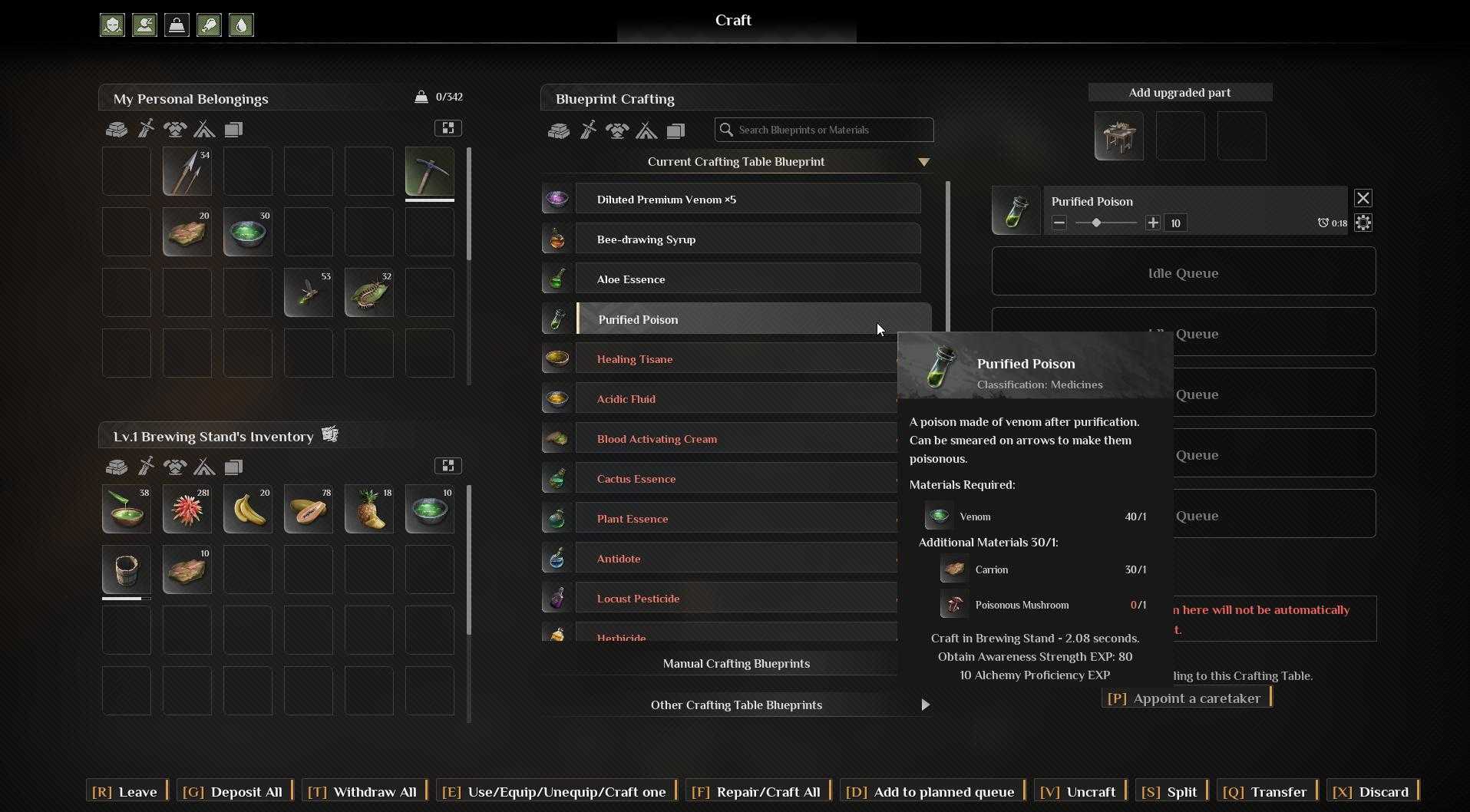This screenshot has width=1470, height=812.
Task: Click the wooden bucket inventory slot
Action: (127, 570)
